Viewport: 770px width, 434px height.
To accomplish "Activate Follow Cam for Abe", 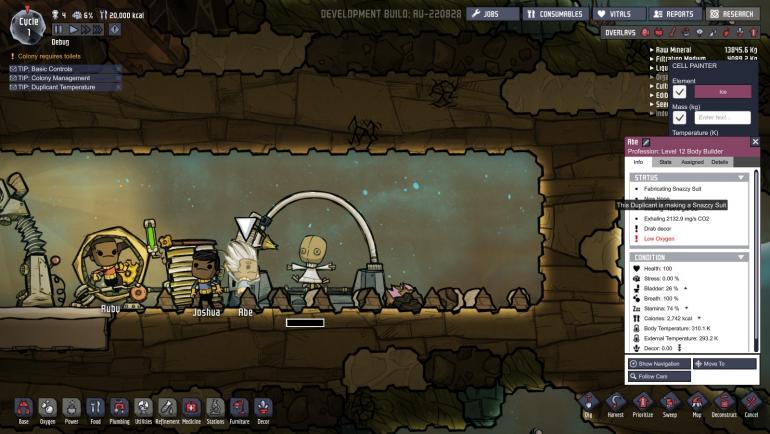I will (660, 377).
